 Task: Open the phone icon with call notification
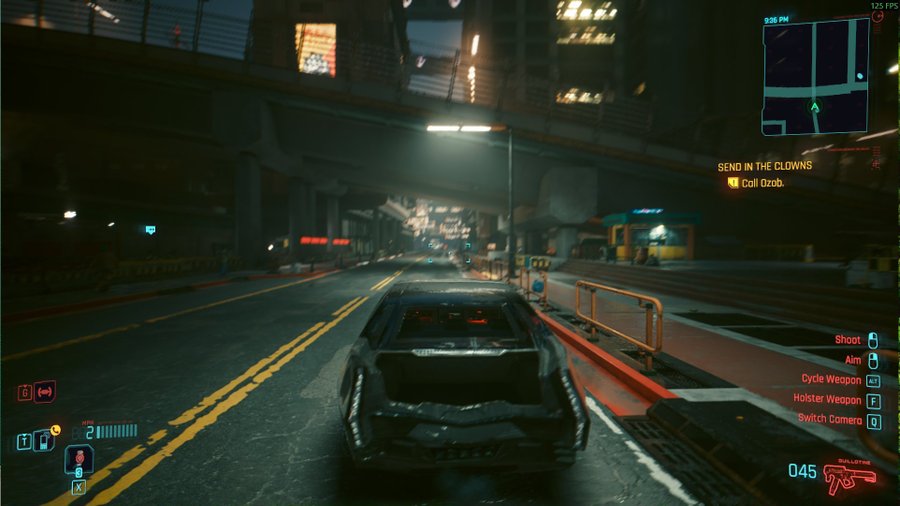tap(44, 441)
